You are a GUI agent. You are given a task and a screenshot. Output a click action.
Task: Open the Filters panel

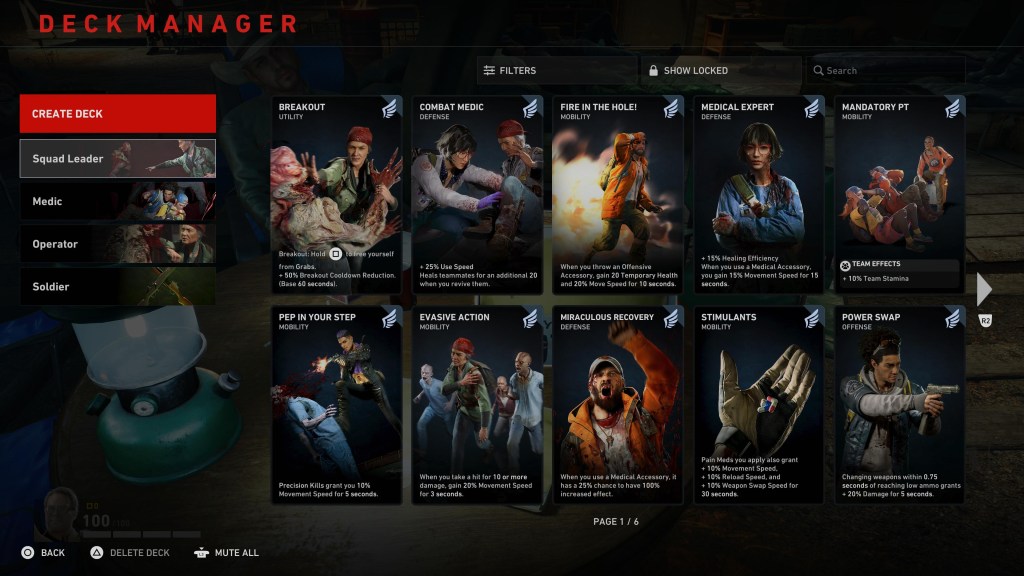coord(556,71)
